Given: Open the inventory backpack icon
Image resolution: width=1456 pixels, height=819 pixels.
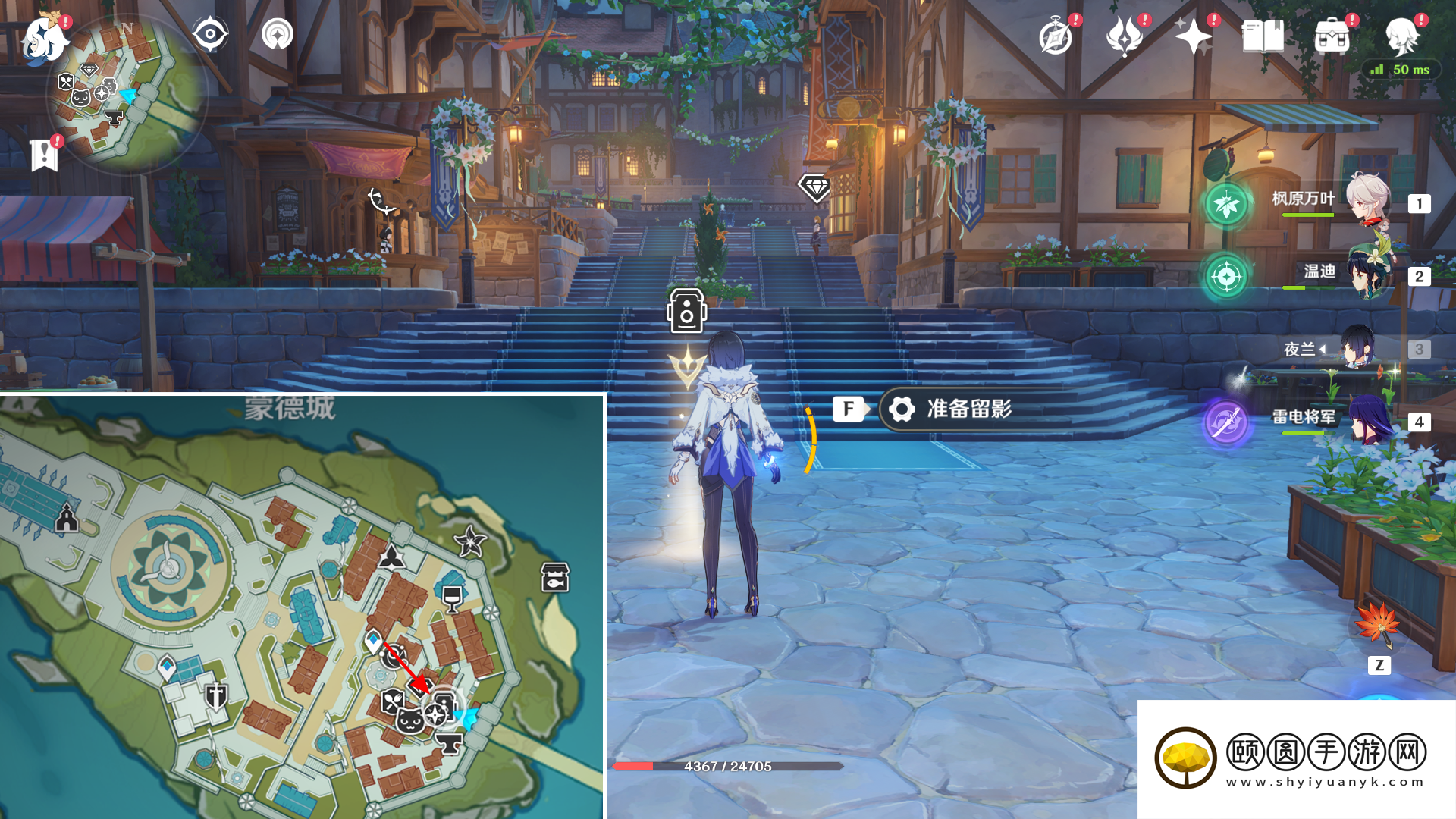Looking at the screenshot, I should (1332, 37).
